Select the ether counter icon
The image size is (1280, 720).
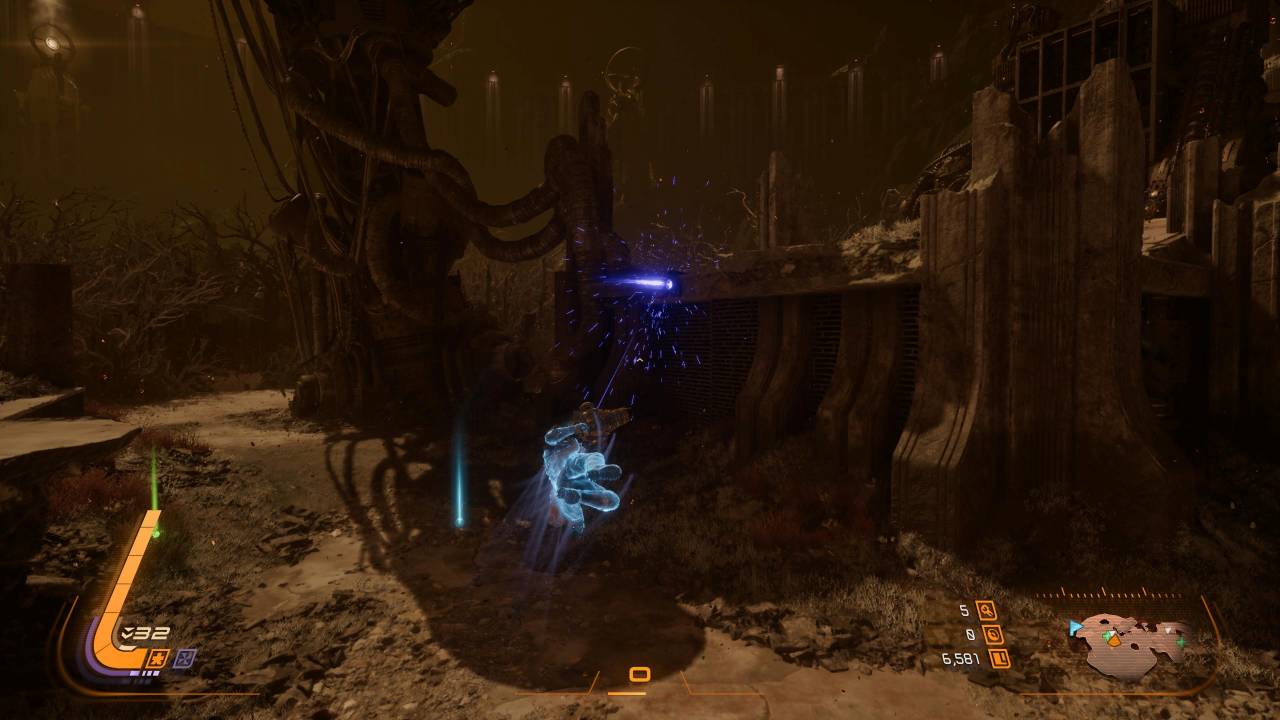coord(993,634)
